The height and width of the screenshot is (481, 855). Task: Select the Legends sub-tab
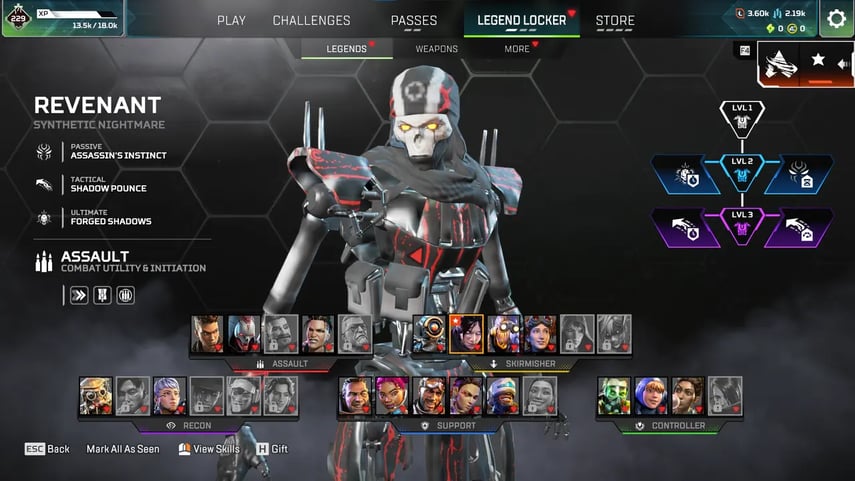pyautogui.click(x=346, y=48)
